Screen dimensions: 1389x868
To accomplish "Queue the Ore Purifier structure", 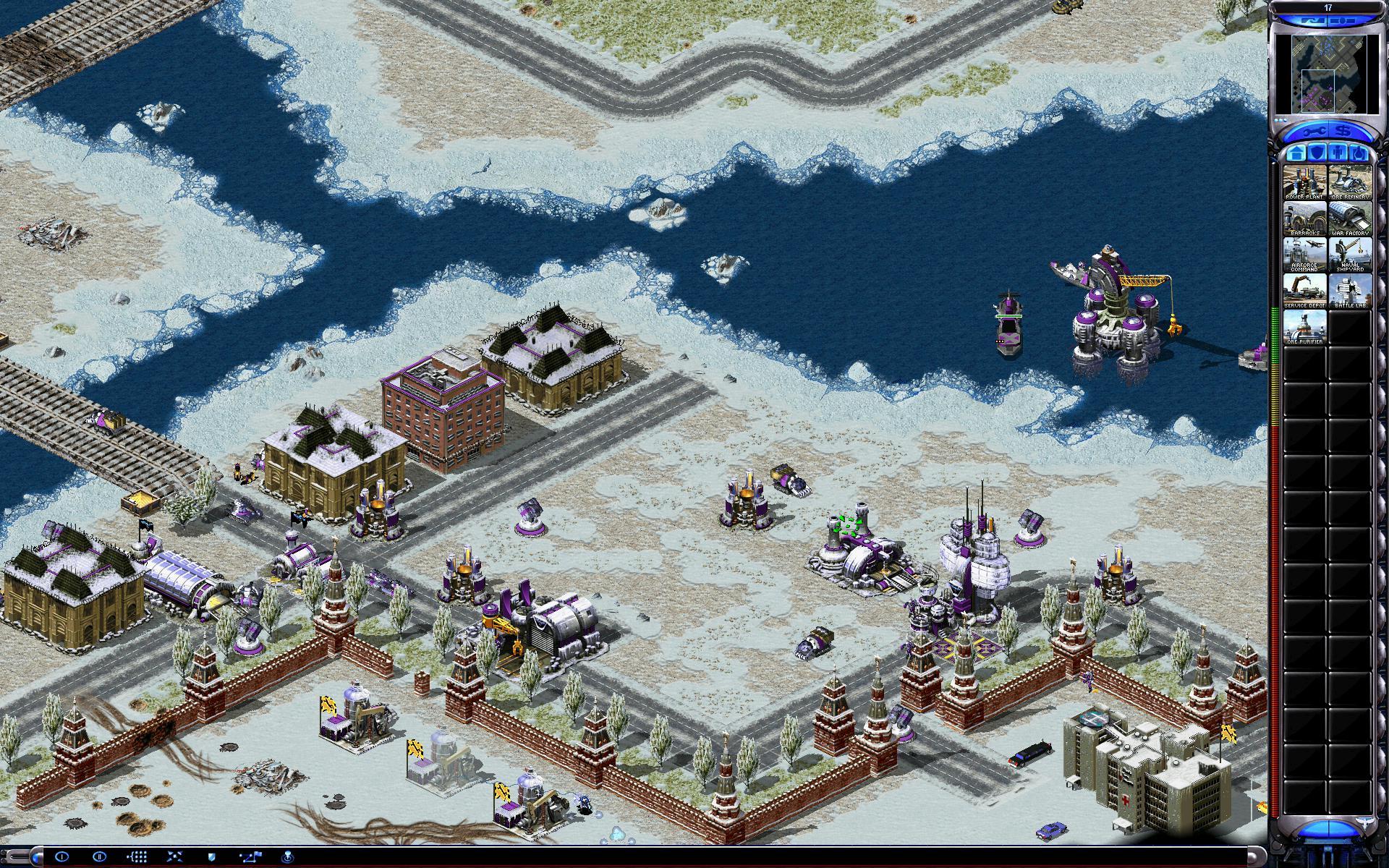I will (x=1305, y=327).
